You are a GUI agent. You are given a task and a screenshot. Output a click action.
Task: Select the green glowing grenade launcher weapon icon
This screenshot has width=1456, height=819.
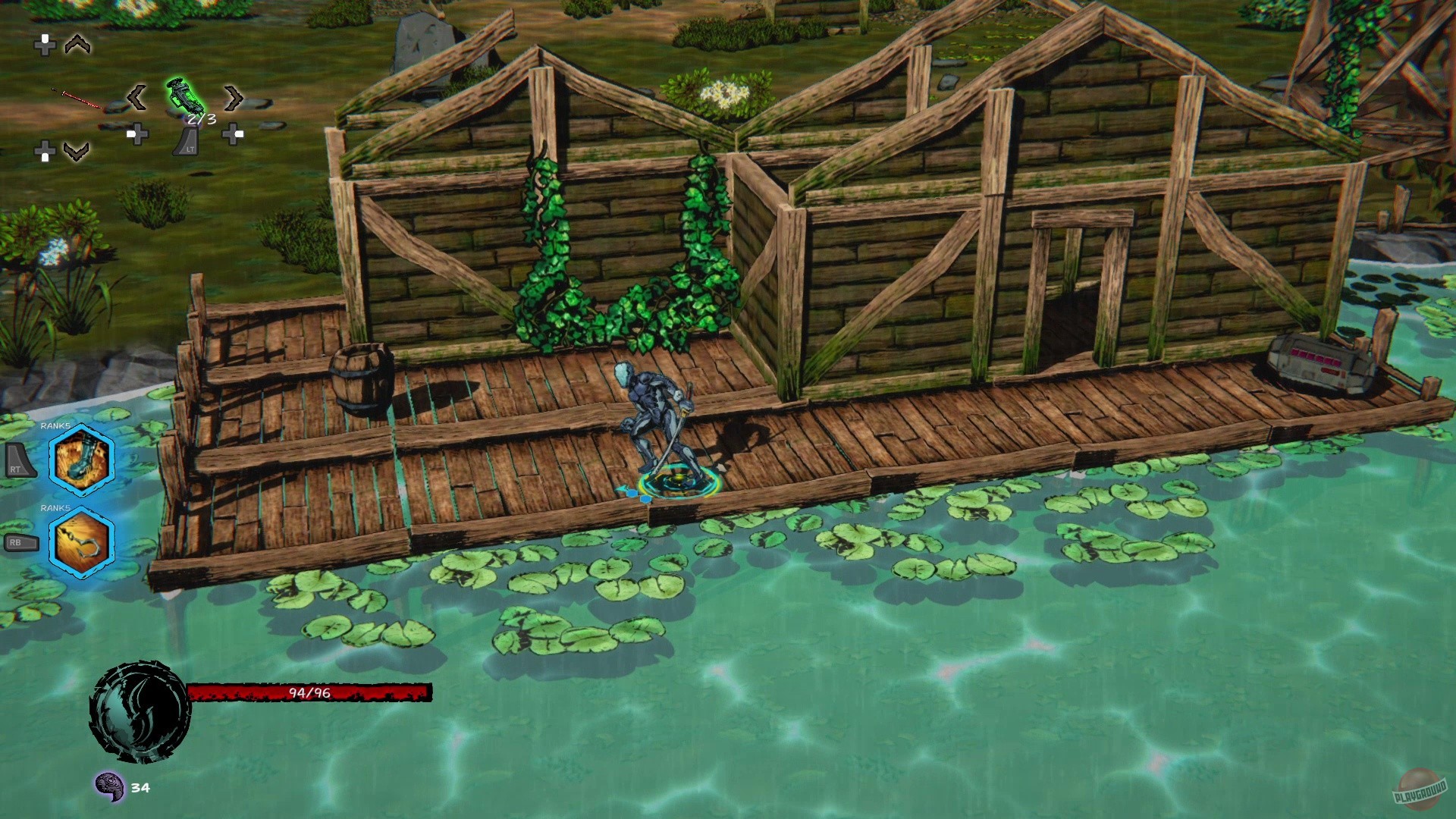(x=185, y=96)
